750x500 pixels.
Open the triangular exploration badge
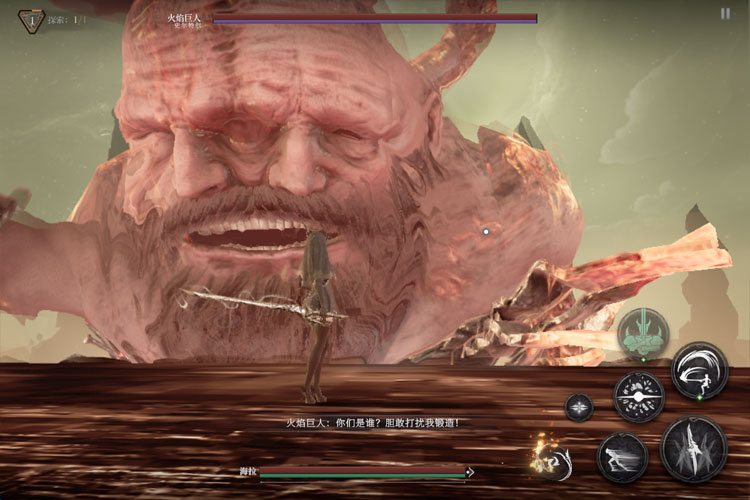tap(31, 19)
